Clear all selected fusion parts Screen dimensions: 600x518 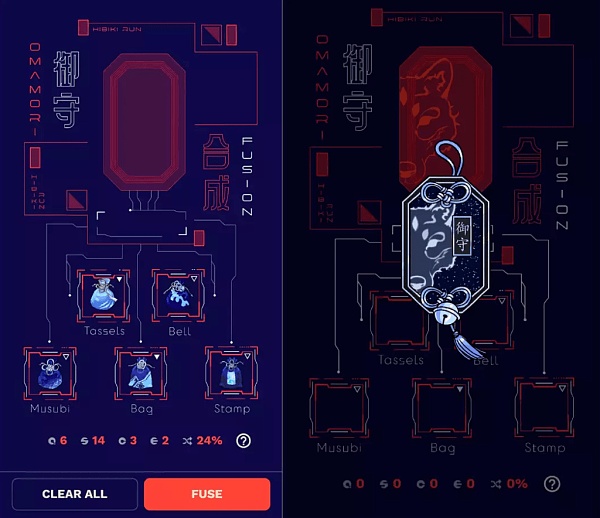coord(75,494)
